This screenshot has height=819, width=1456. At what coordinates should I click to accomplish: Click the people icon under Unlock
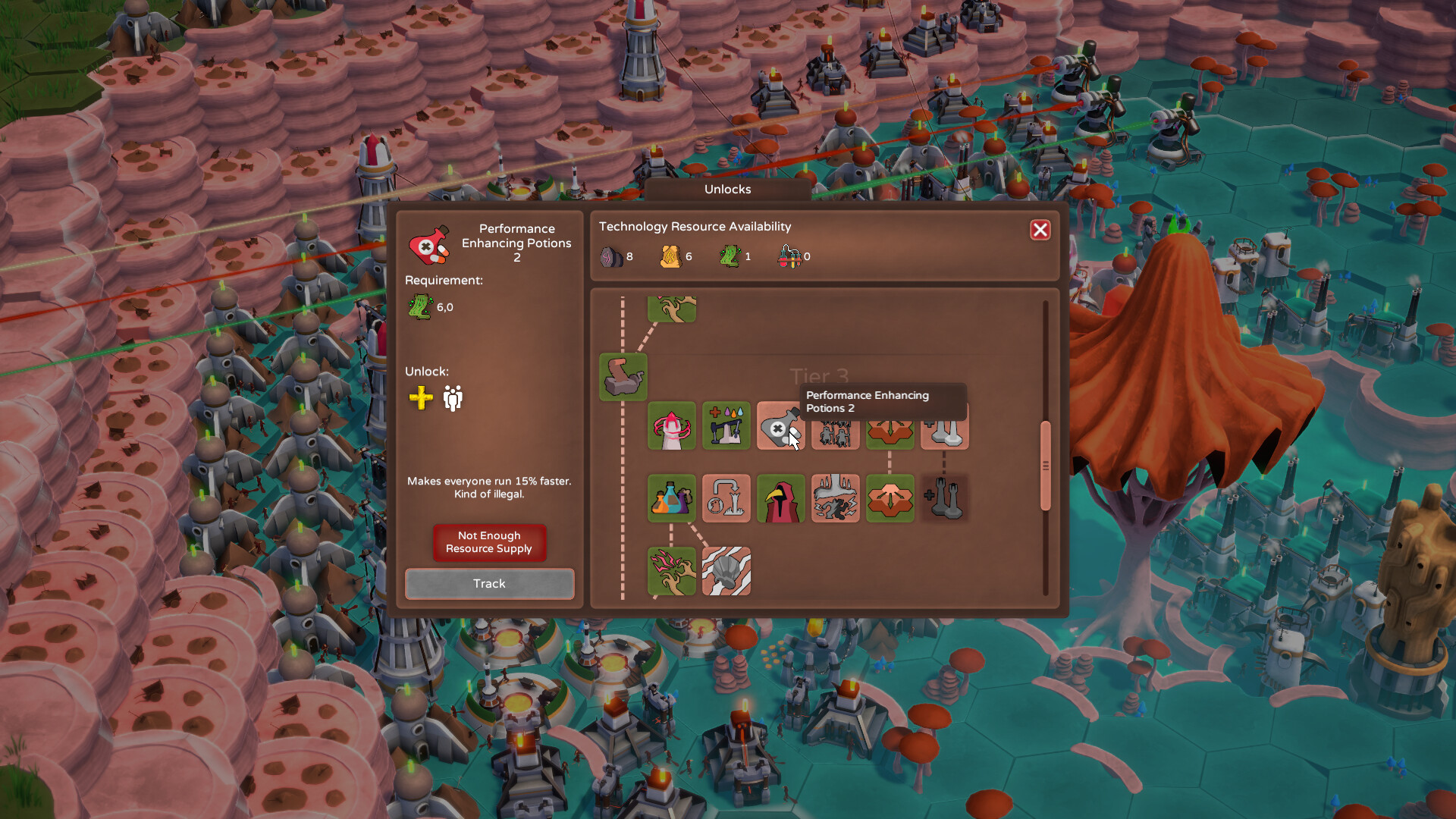tap(451, 398)
